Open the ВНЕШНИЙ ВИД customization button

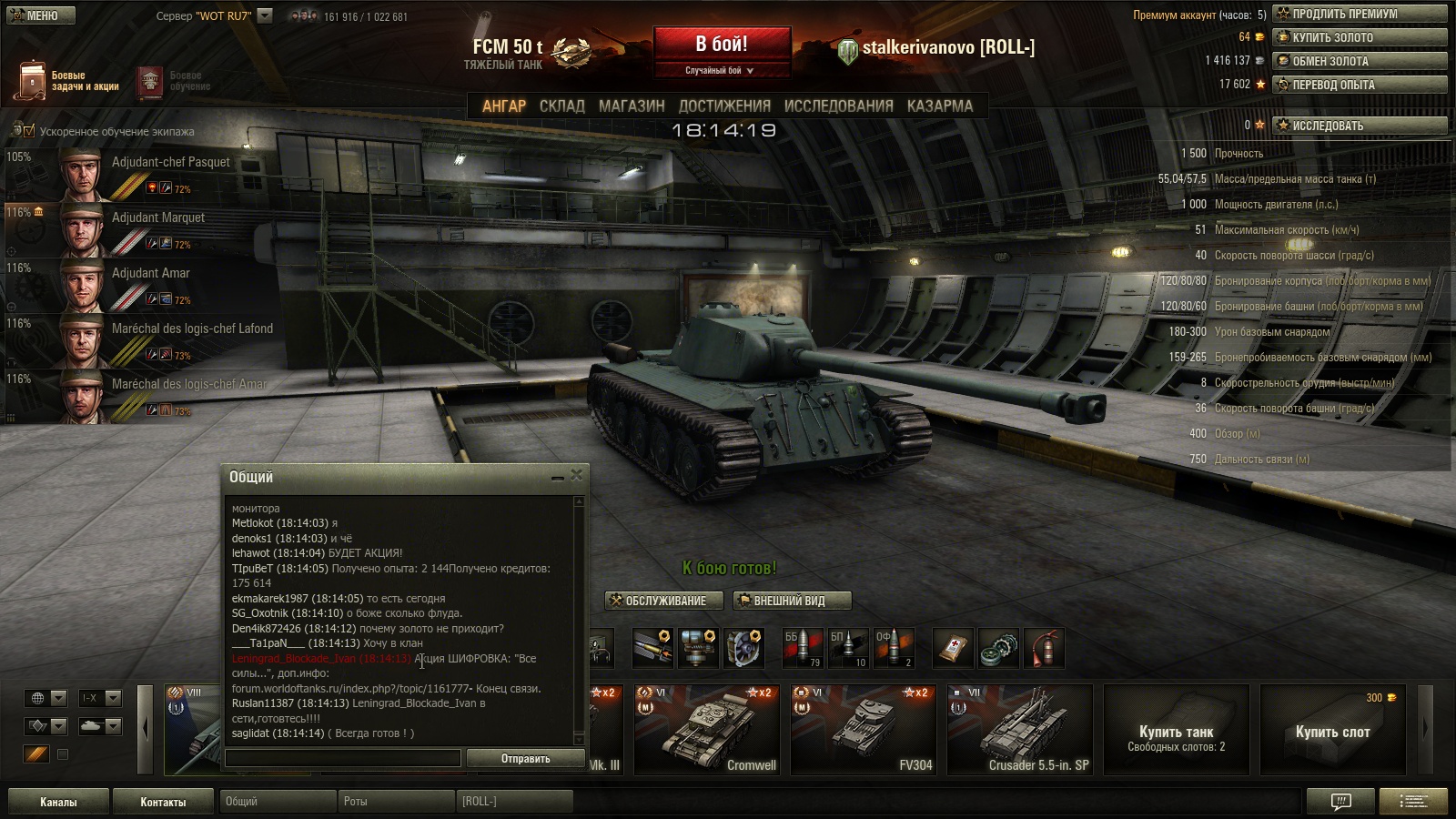(x=791, y=601)
